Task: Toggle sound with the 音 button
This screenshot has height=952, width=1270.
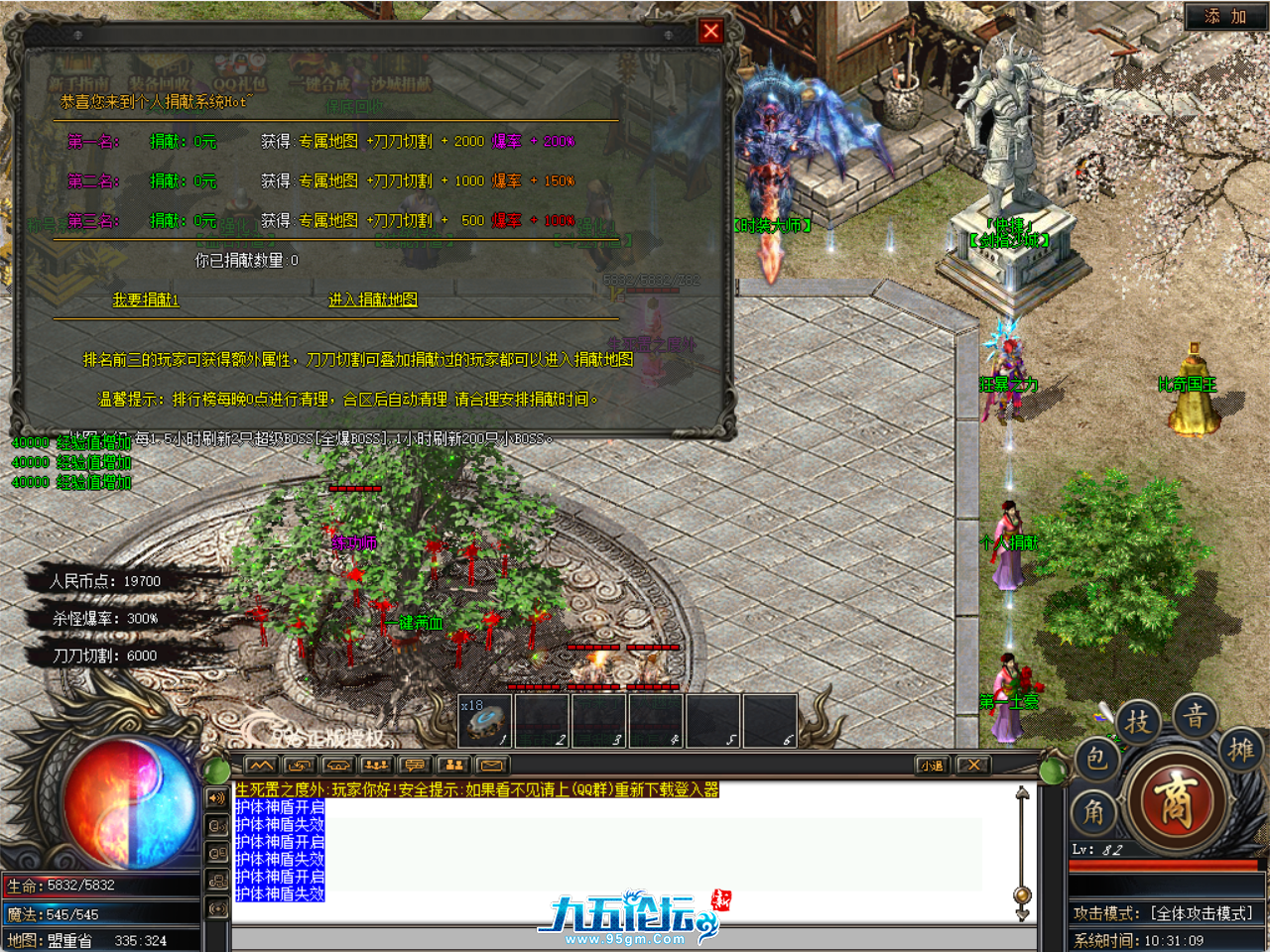Action: [x=1196, y=715]
